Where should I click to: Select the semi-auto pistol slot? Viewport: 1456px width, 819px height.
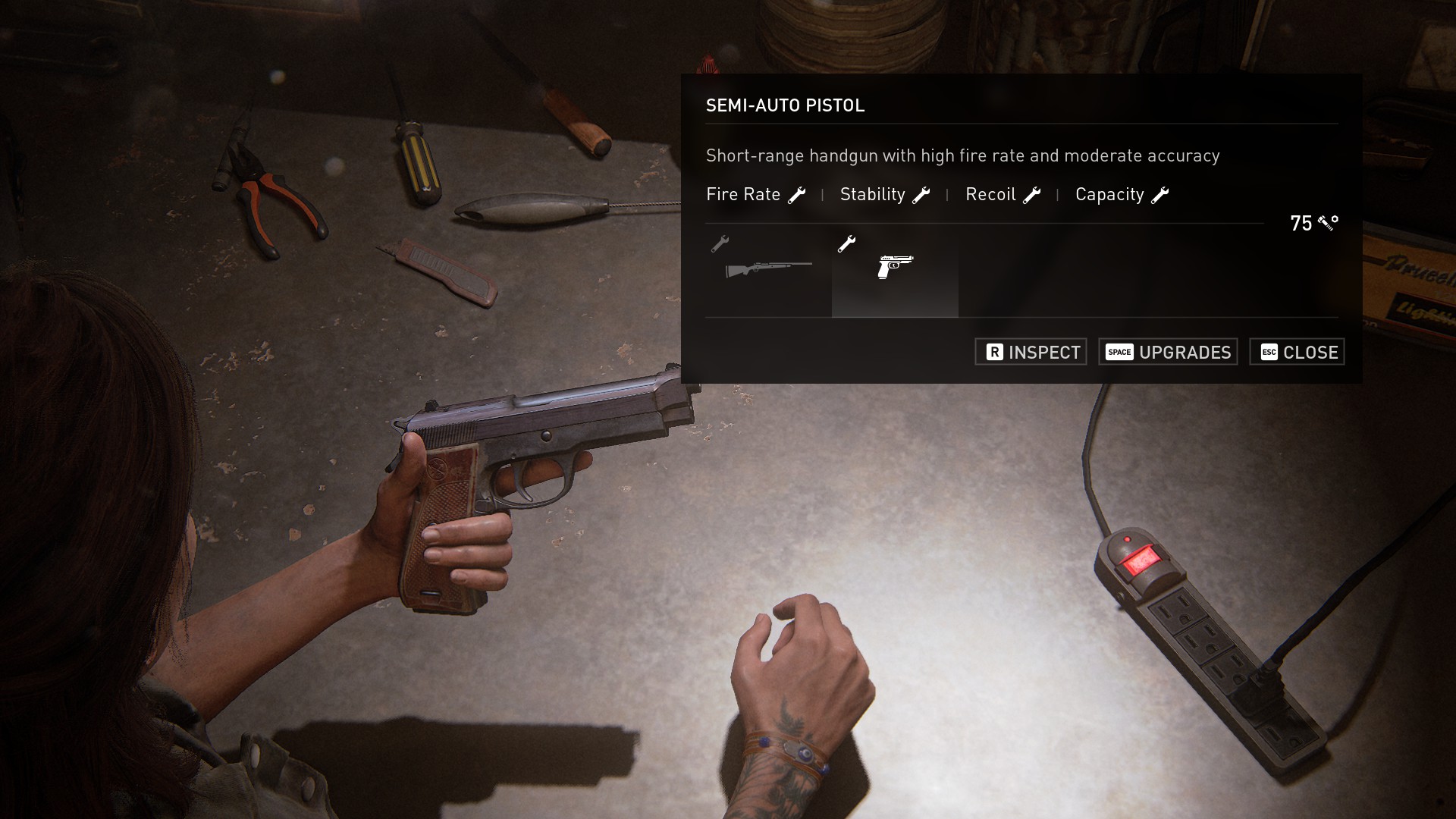(895, 269)
